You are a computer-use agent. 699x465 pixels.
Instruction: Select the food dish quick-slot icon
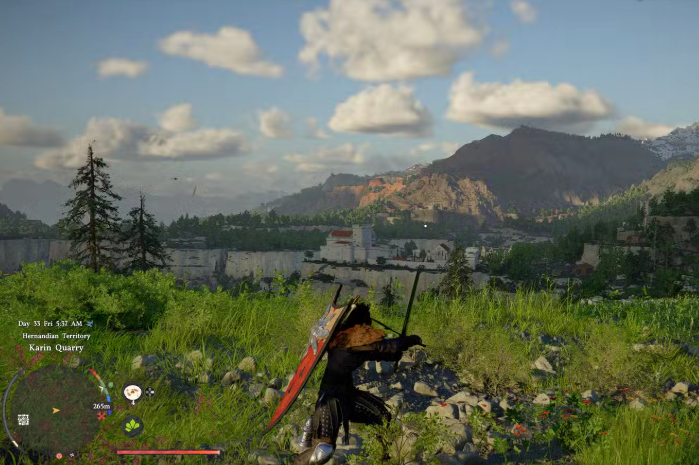click(x=132, y=393)
